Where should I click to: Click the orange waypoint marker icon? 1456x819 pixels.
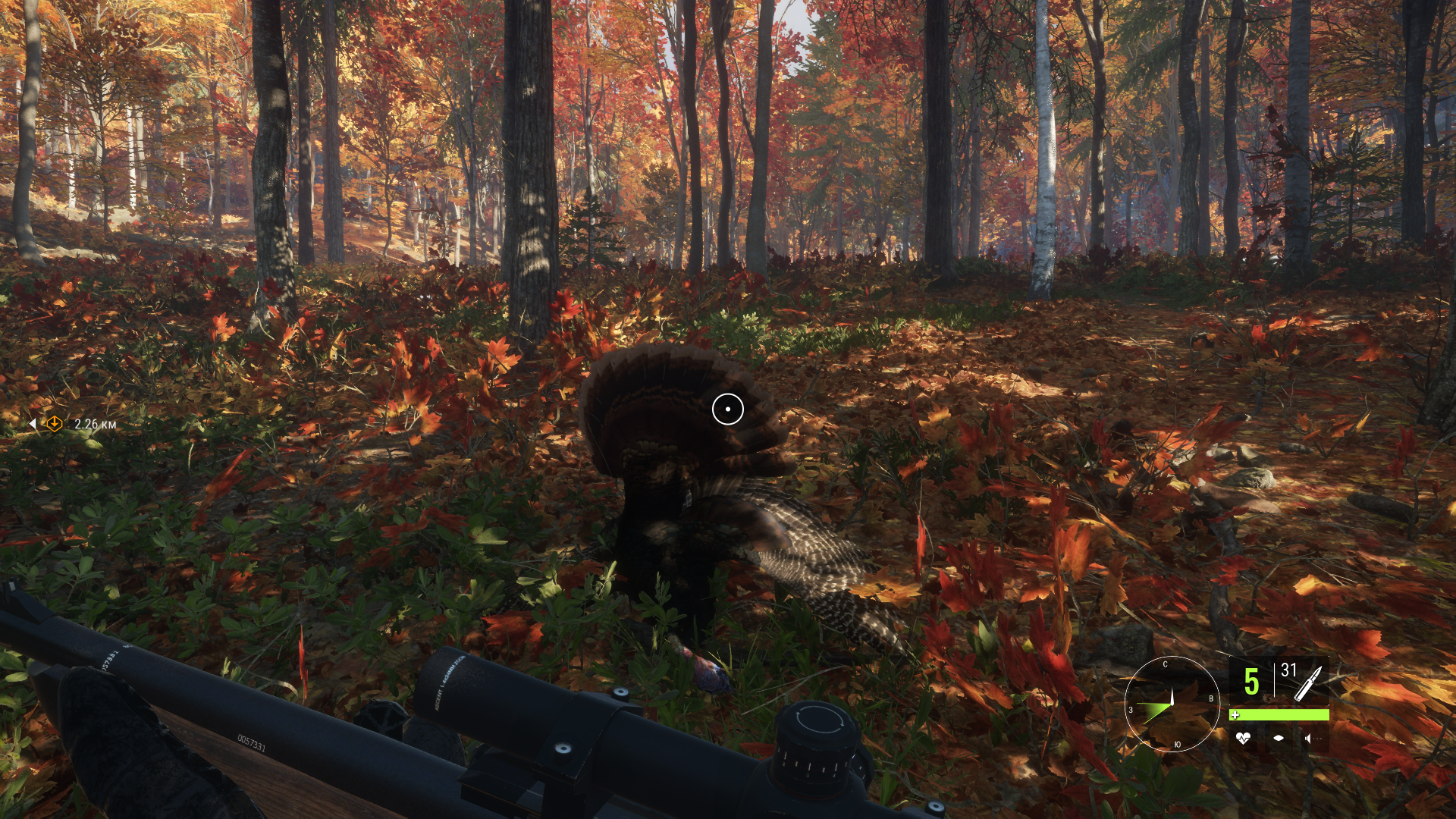(54, 423)
